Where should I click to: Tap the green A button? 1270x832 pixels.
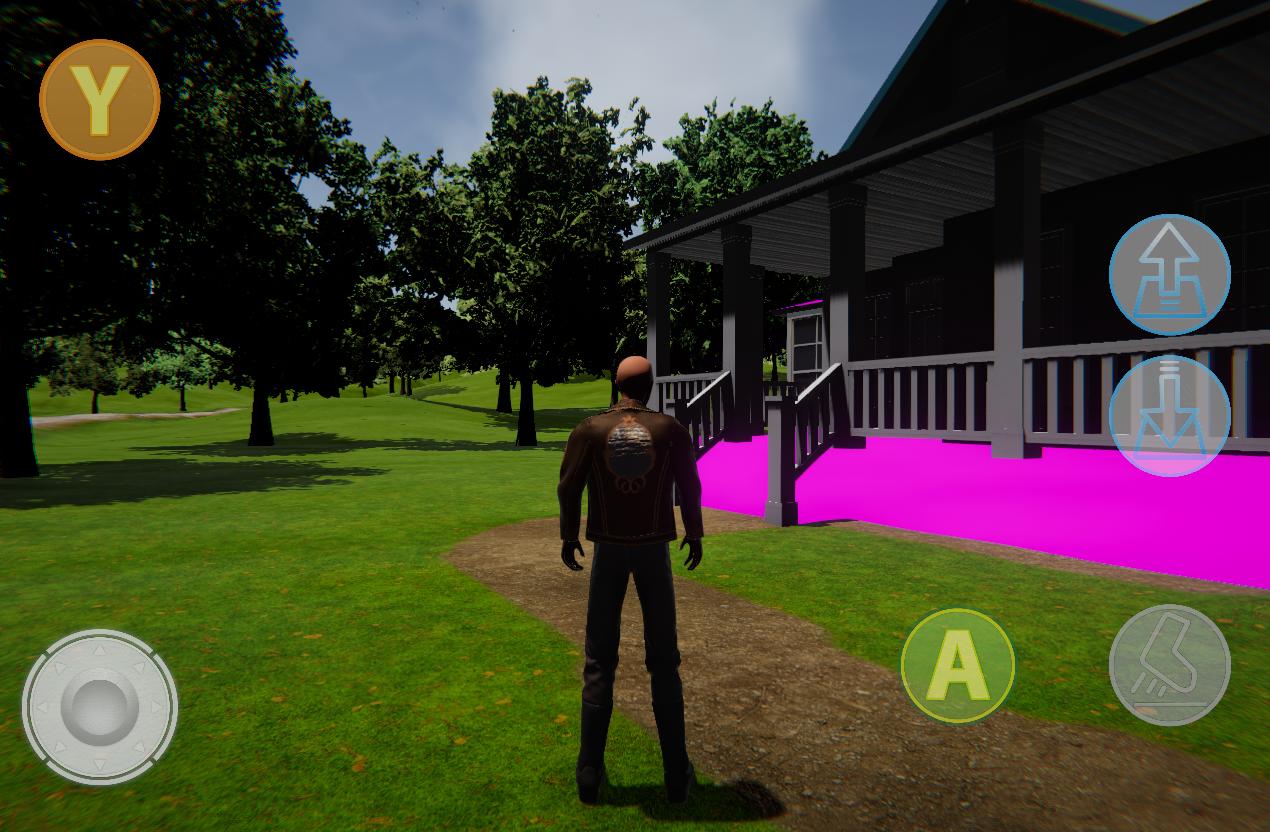[x=957, y=665]
